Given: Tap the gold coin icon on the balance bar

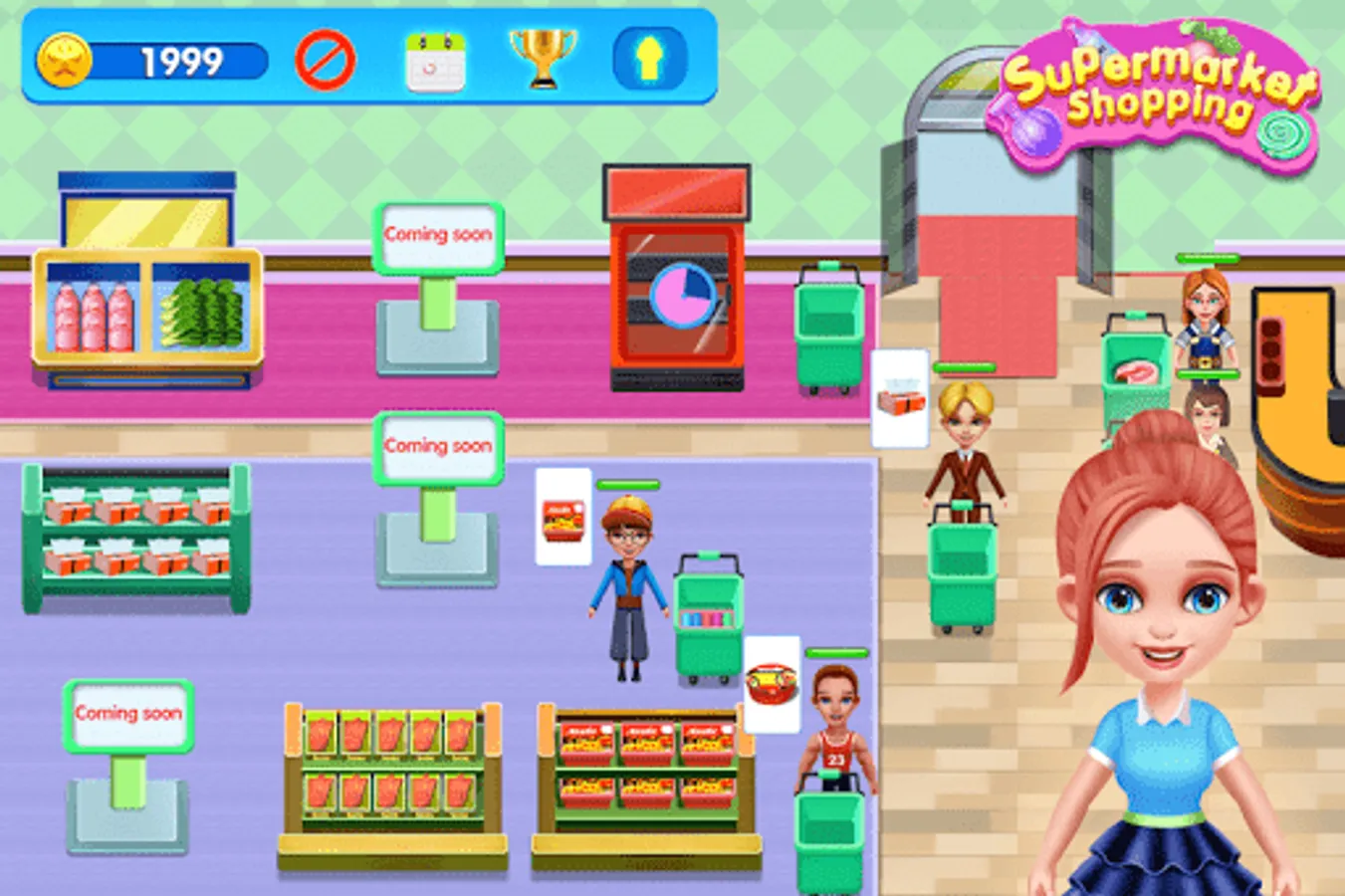Looking at the screenshot, I should 64,60.
